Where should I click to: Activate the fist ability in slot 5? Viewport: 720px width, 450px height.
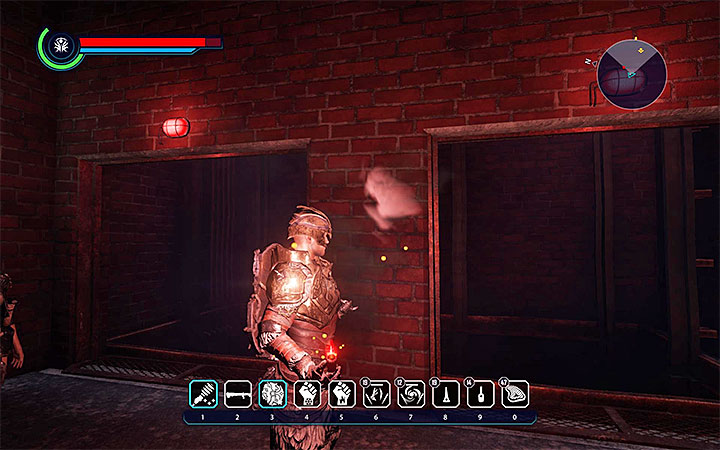(341, 393)
